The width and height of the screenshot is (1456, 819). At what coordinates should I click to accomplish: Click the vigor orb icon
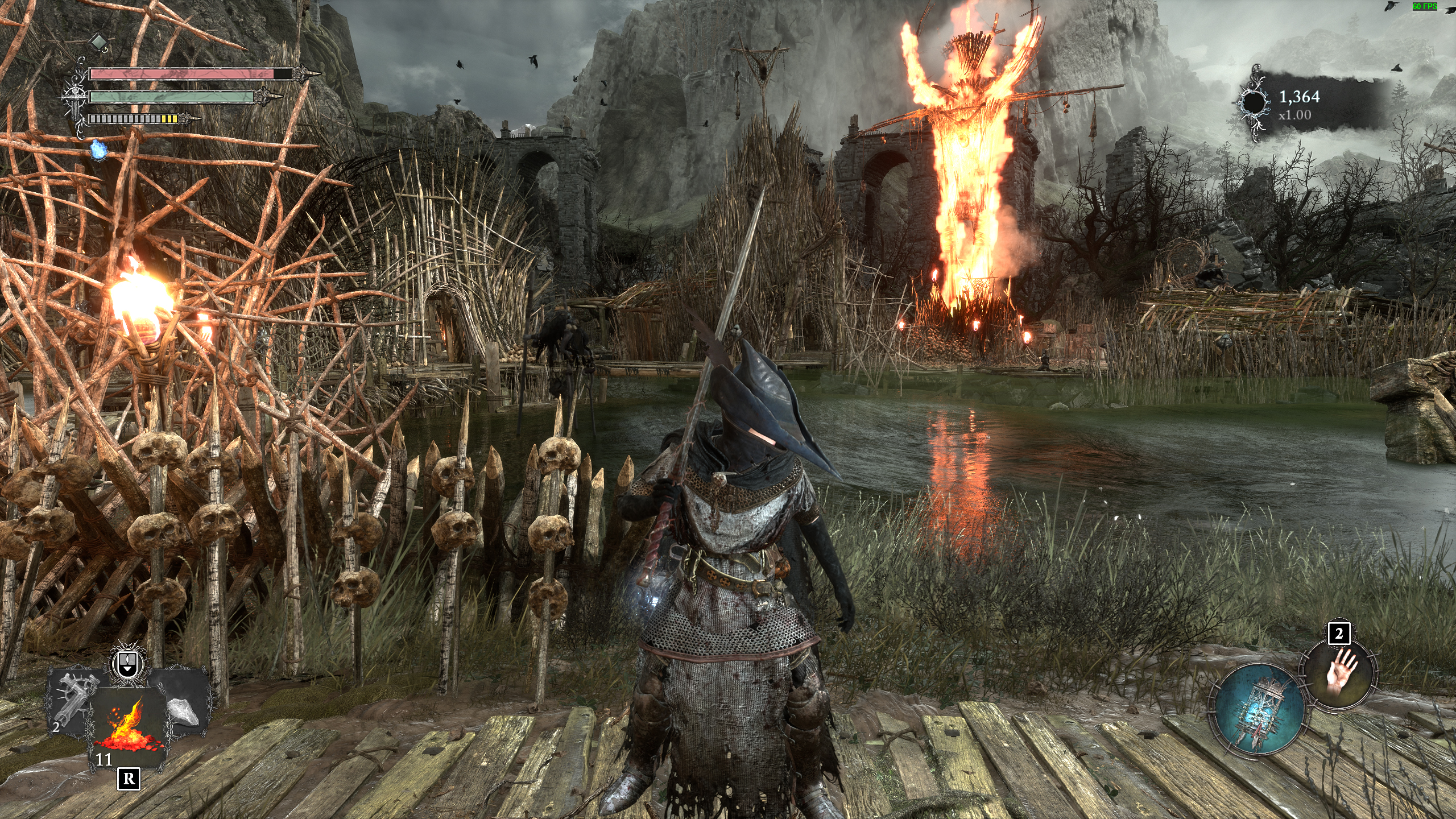[1251, 104]
